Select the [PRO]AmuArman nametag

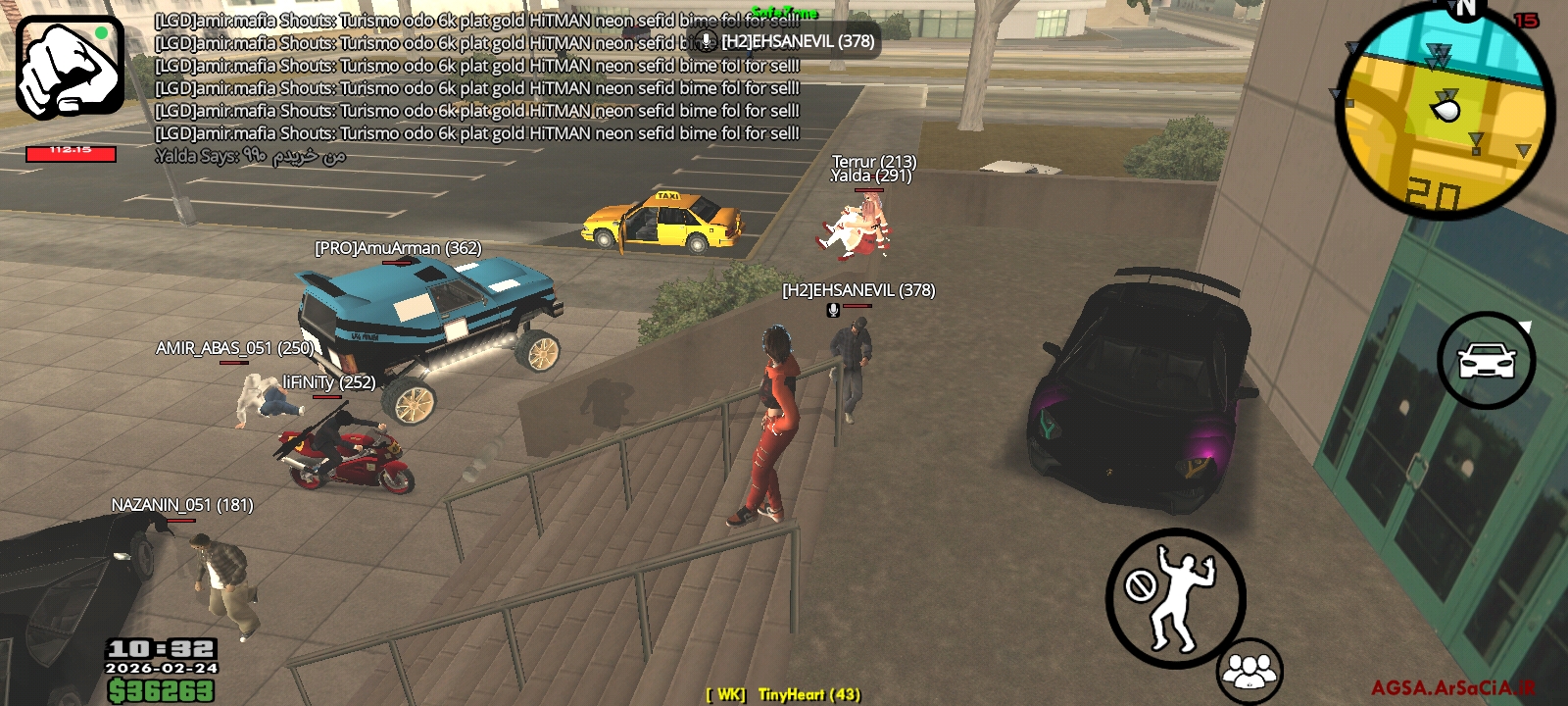coord(396,248)
